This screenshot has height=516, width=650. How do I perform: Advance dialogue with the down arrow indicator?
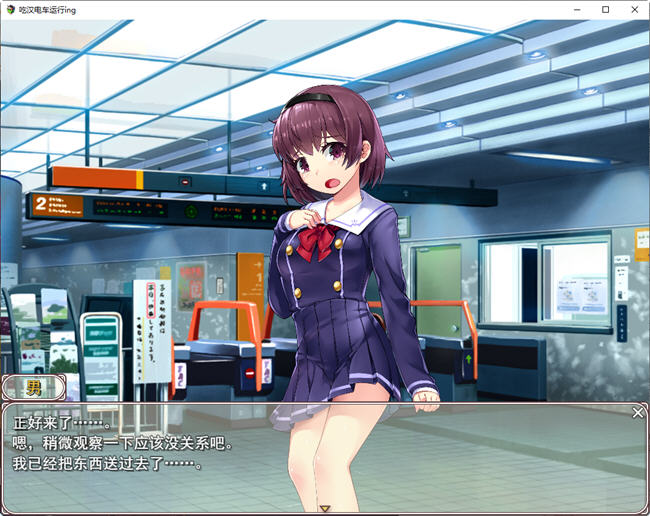click(x=325, y=509)
